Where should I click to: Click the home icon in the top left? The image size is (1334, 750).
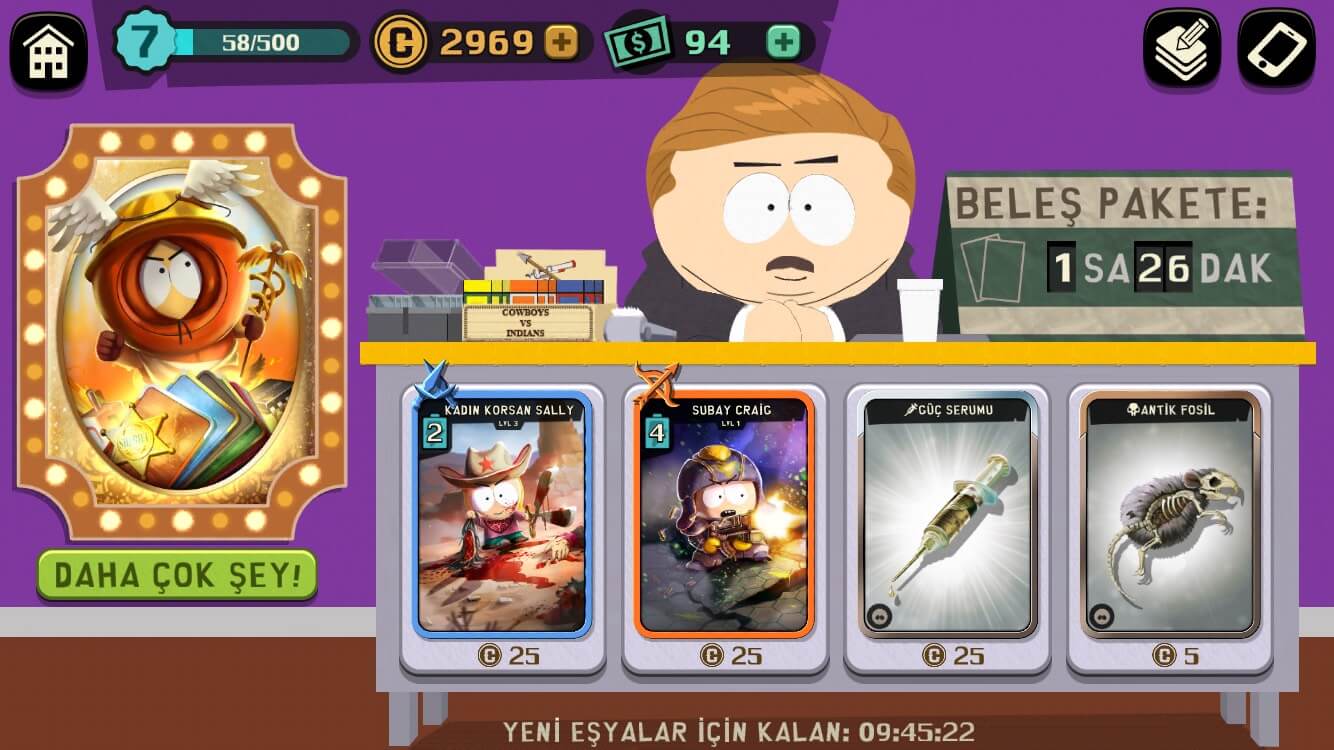point(47,44)
